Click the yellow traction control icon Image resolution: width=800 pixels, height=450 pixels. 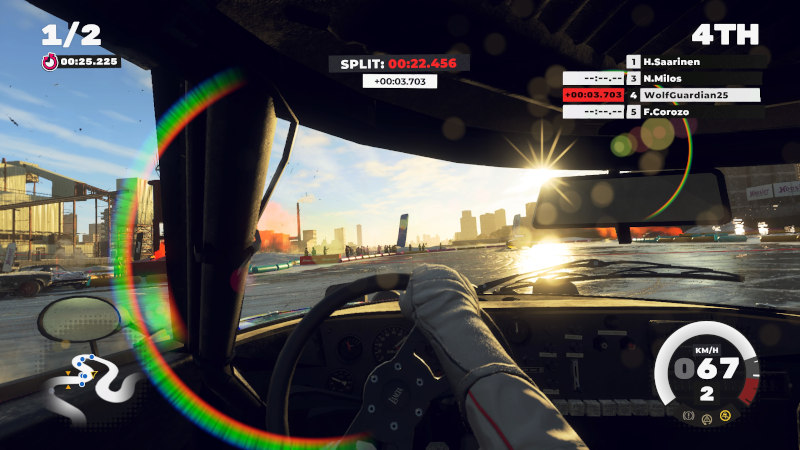(x=725, y=415)
